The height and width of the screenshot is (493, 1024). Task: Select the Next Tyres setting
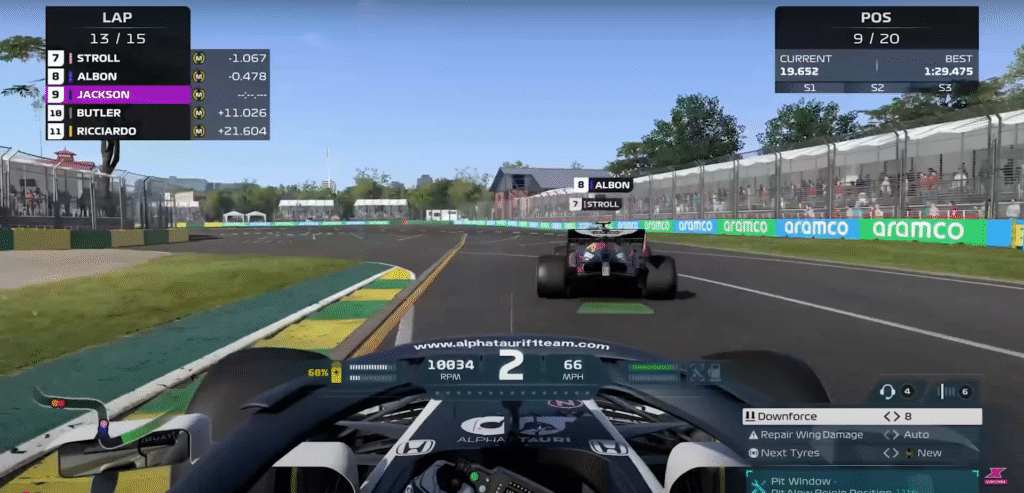click(x=790, y=453)
